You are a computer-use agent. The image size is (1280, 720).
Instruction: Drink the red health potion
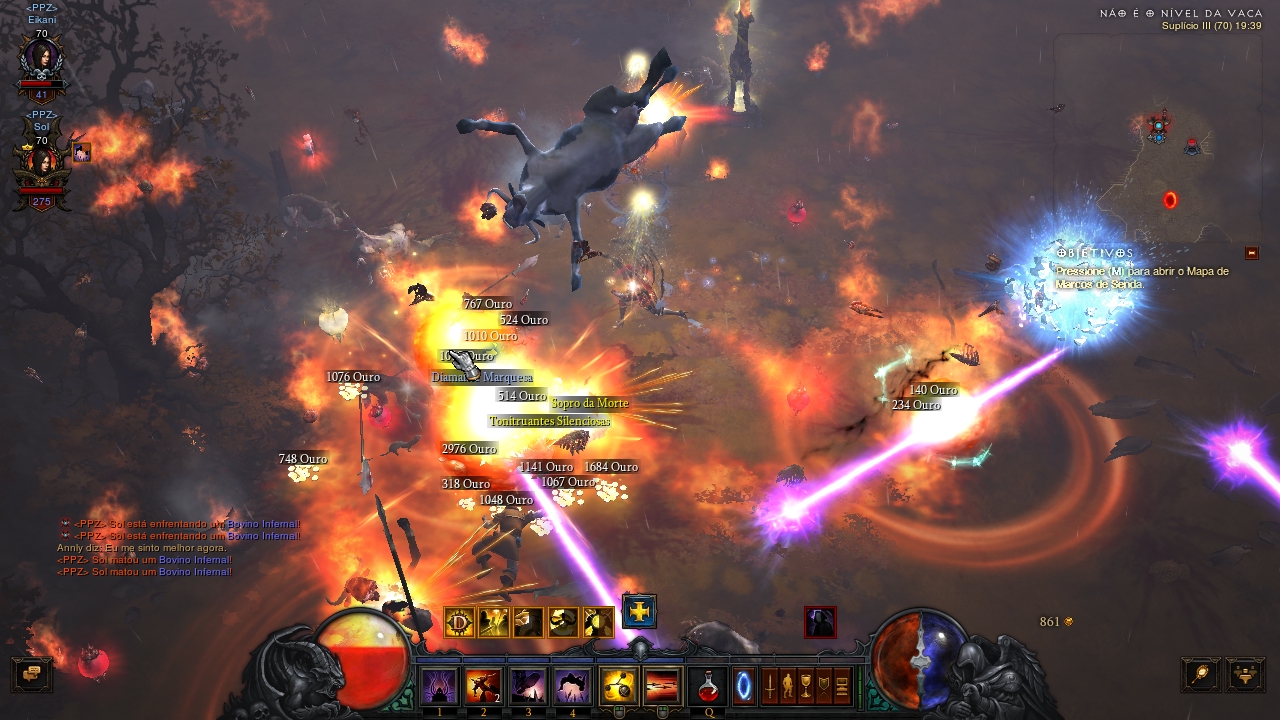point(708,686)
